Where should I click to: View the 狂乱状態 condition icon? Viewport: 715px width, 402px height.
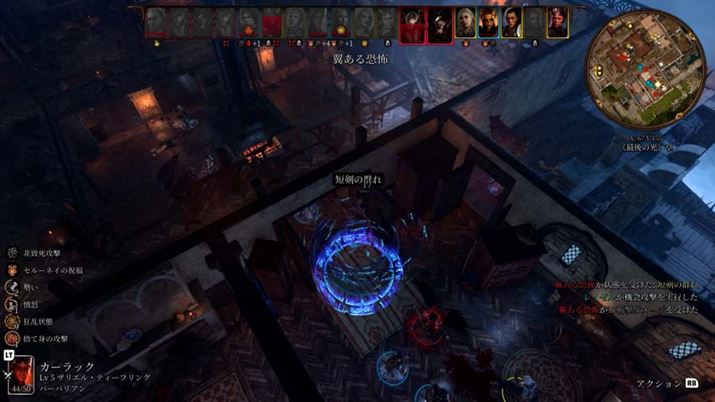point(11,321)
